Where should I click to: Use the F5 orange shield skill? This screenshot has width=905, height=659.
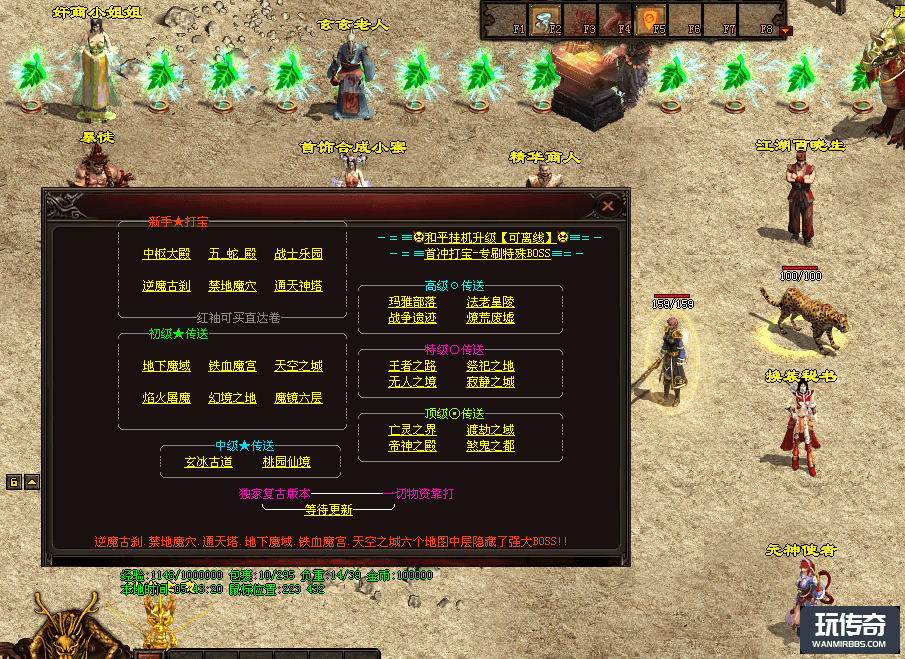[x=650, y=20]
